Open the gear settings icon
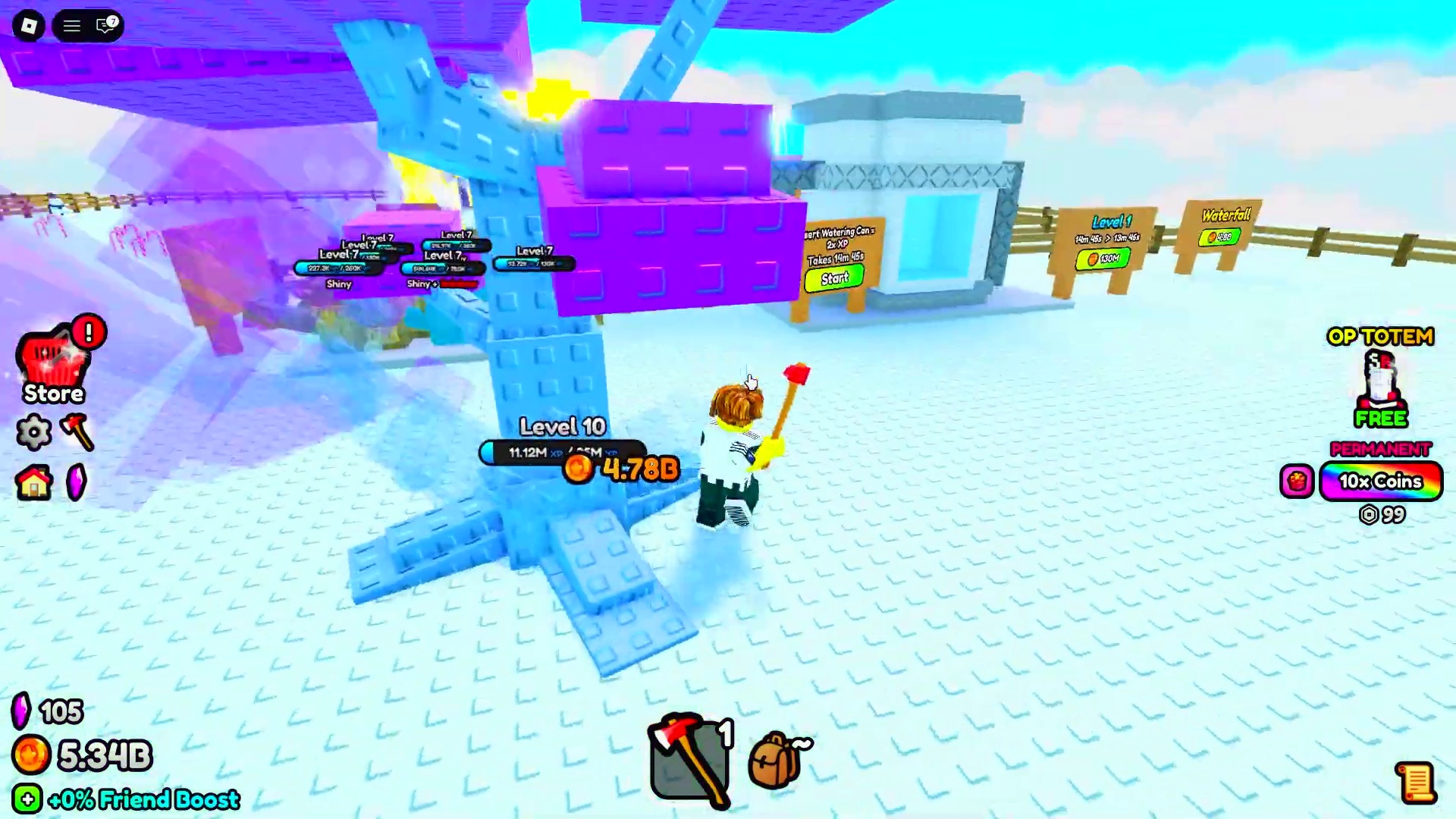Screen dimensions: 1456x819 34,432
